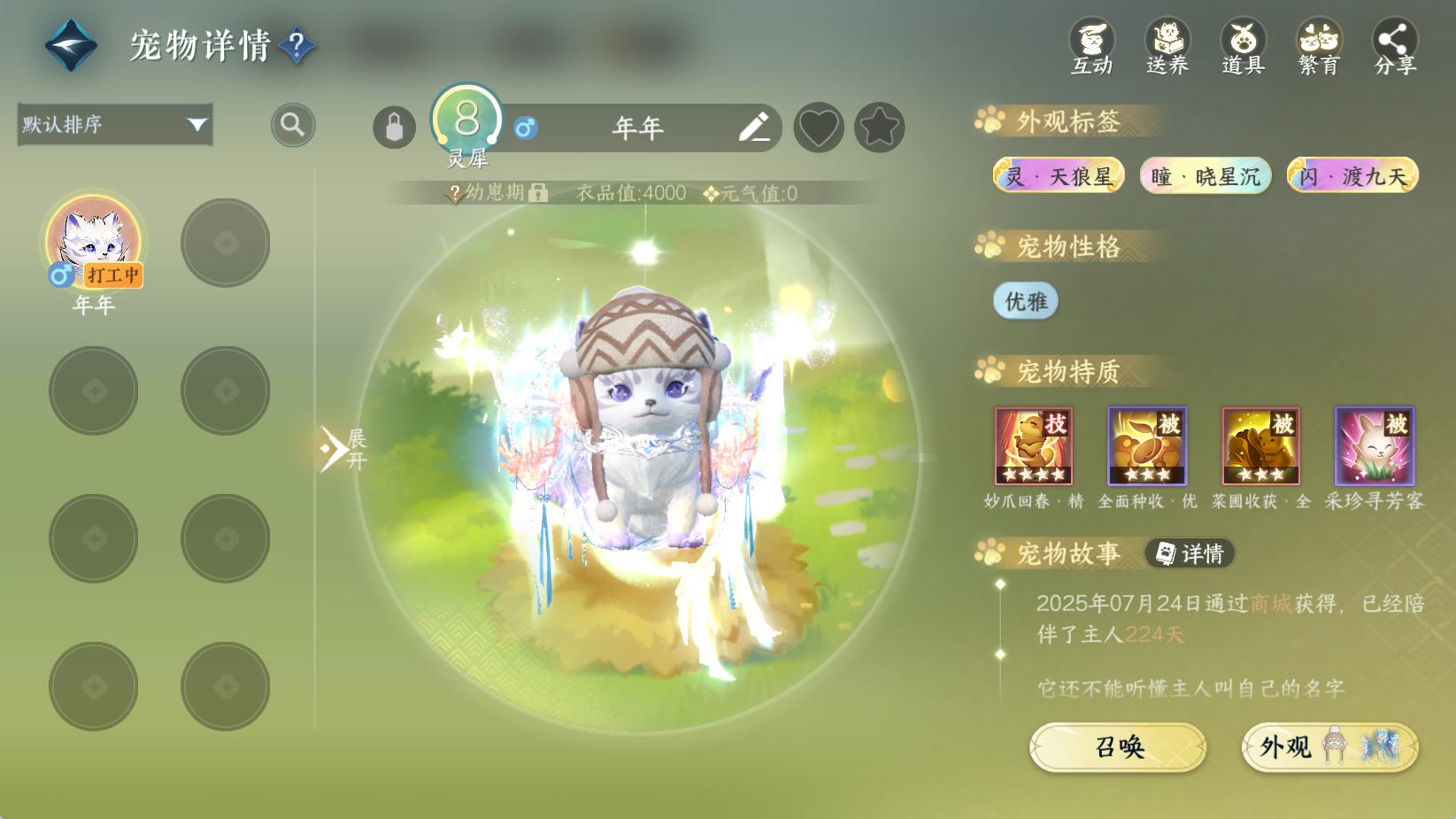Open the 外观 appearance button
This screenshot has height=819, width=1456.
(1329, 747)
